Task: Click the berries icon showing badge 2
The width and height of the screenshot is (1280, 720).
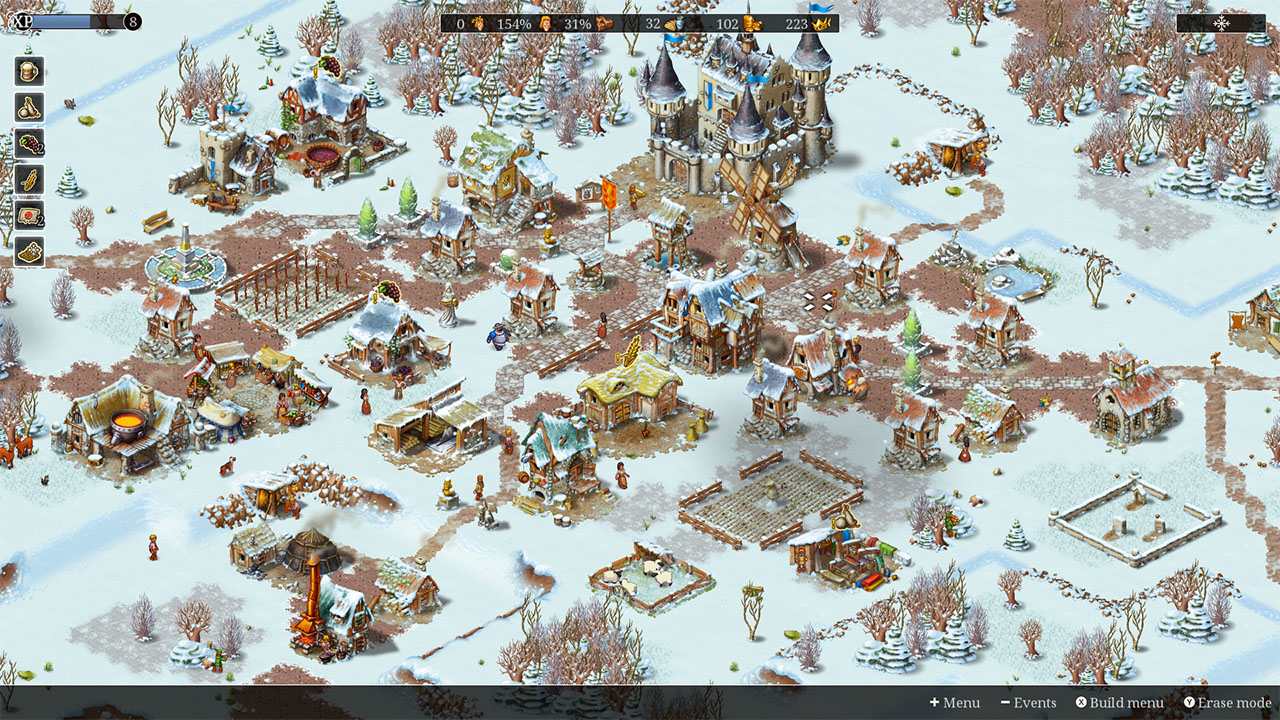Action: (27, 143)
